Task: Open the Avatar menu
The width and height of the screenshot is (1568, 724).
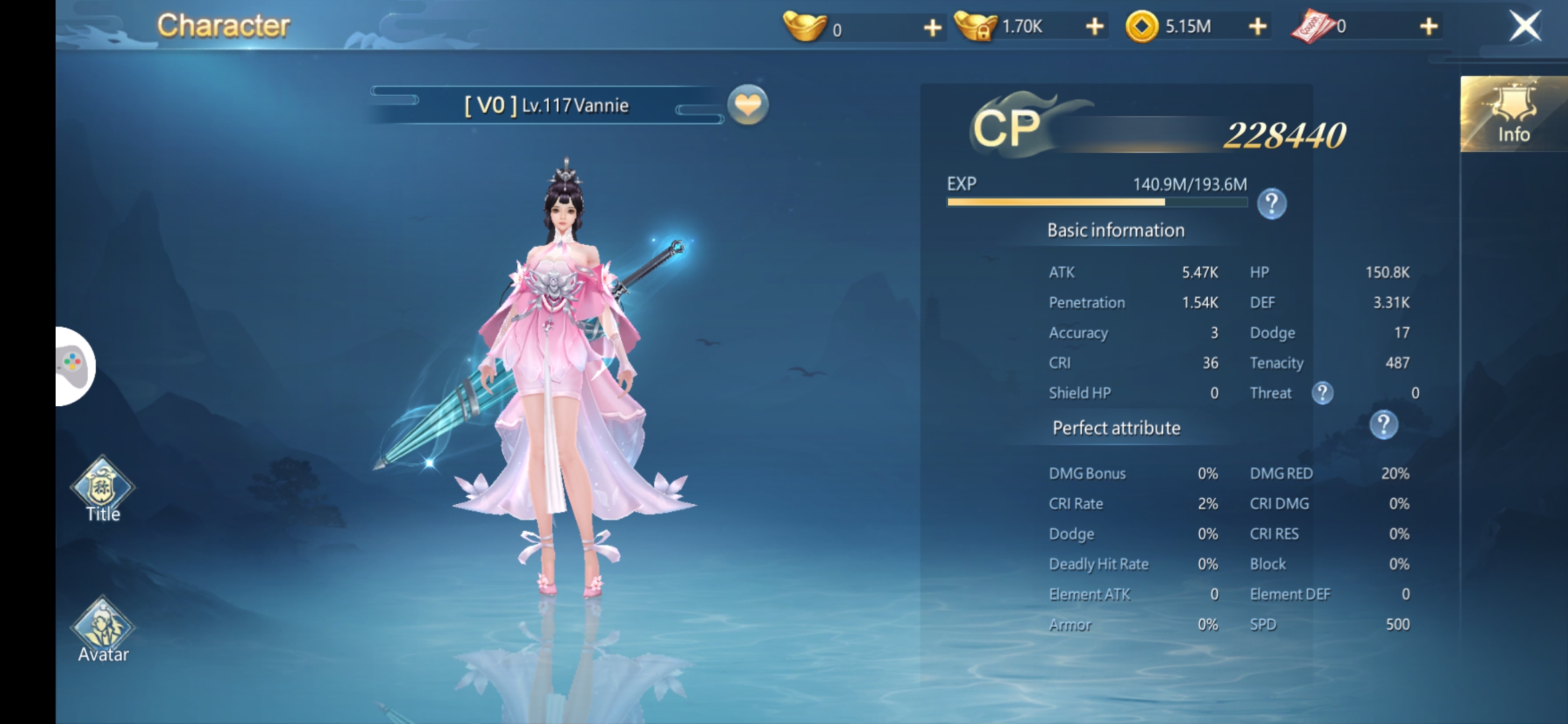Action: point(103,630)
